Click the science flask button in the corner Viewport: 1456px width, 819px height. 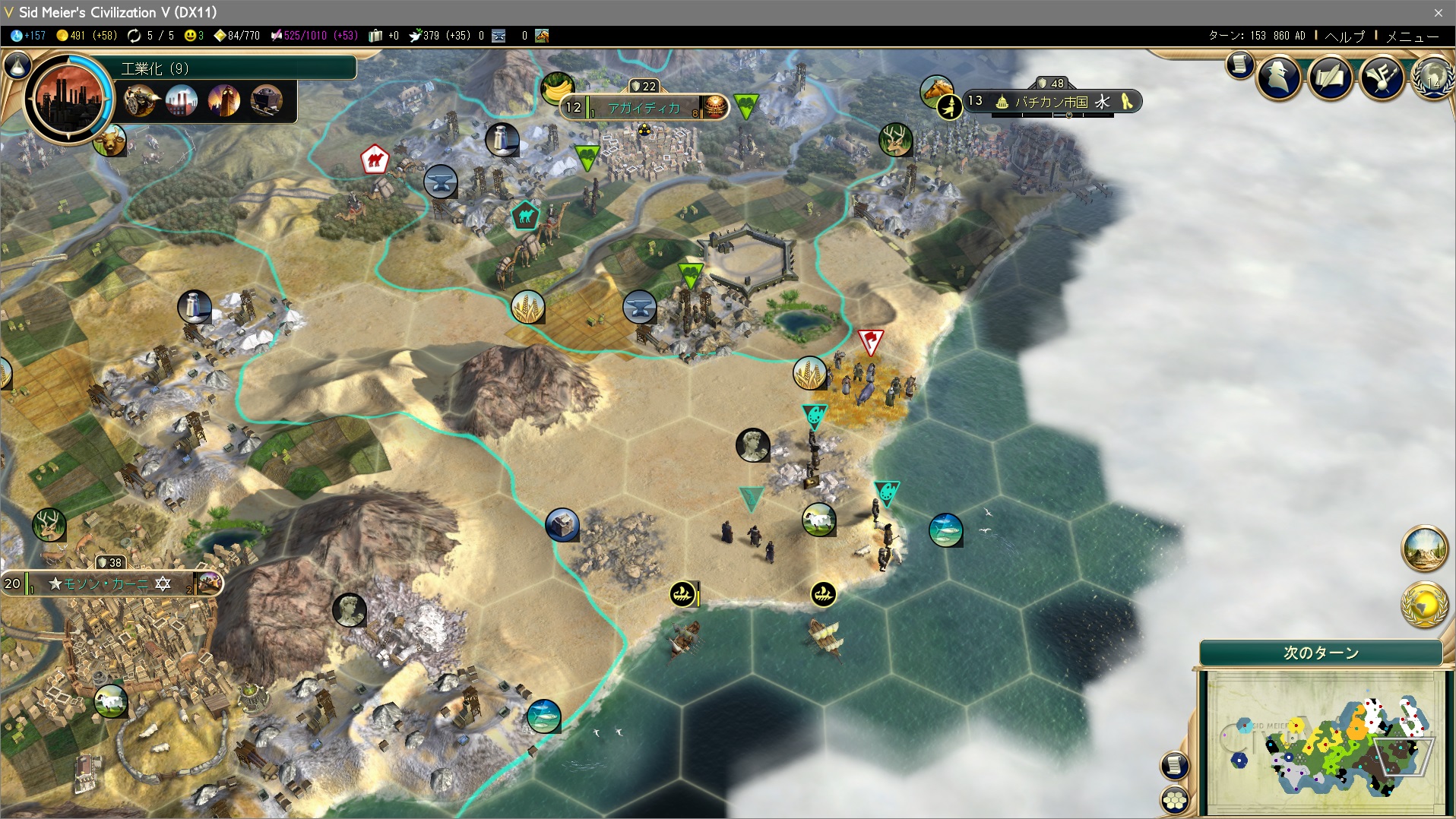tap(17, 65)
